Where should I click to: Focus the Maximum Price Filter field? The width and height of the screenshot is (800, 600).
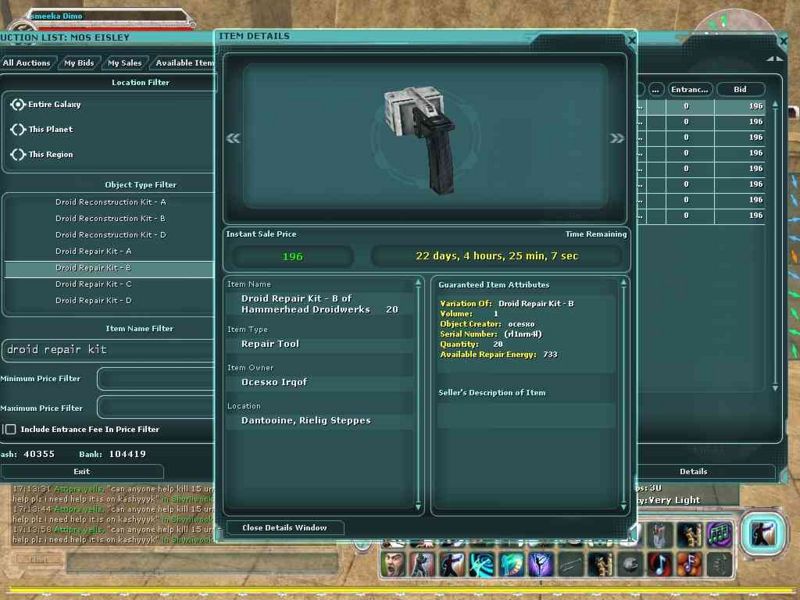click(x=155, y=407)
